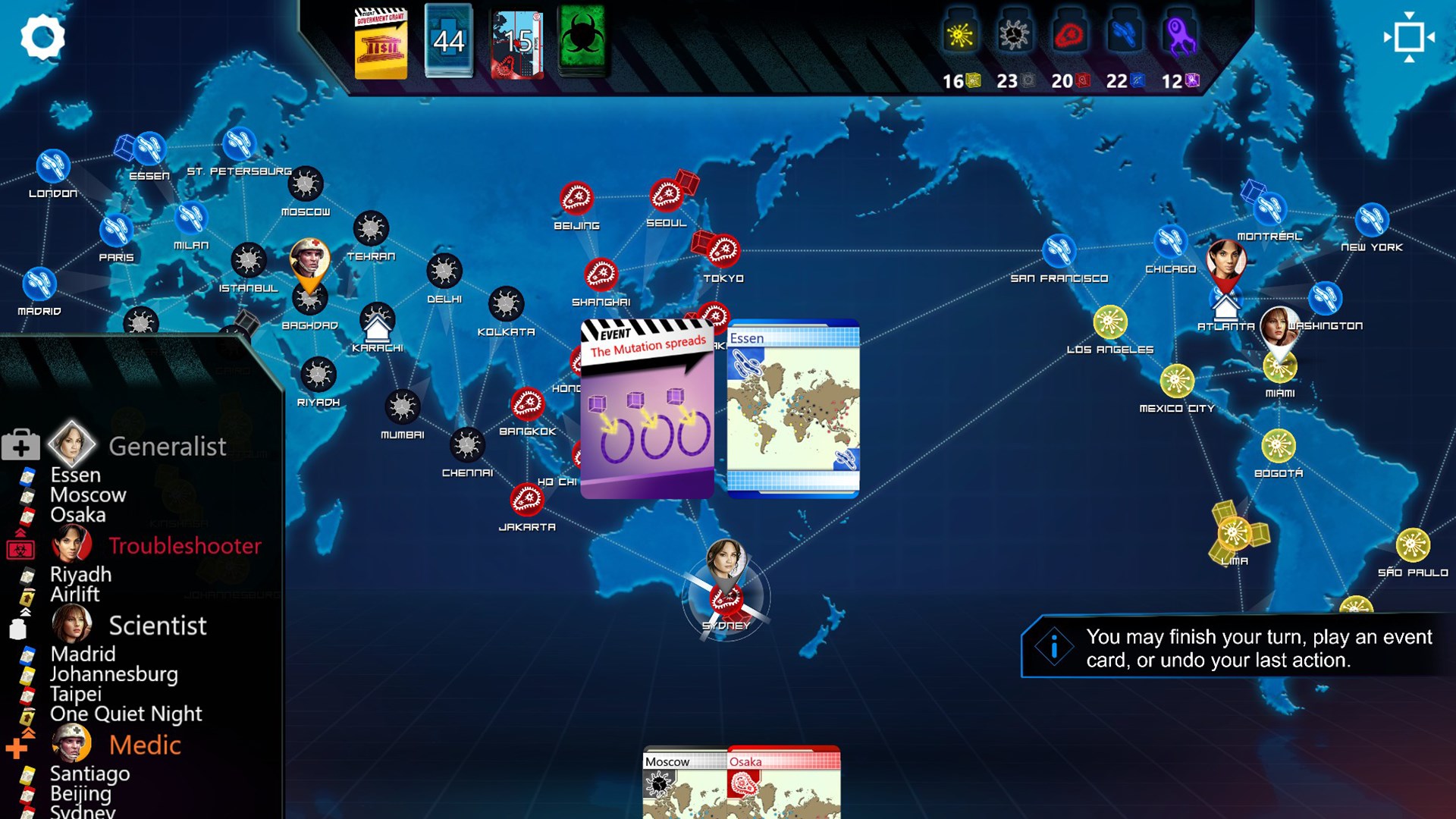Viewport: 1456px width, 819px height.
Task: Select the Airlift card under Troubleshooter
Action: click(76, 595)
